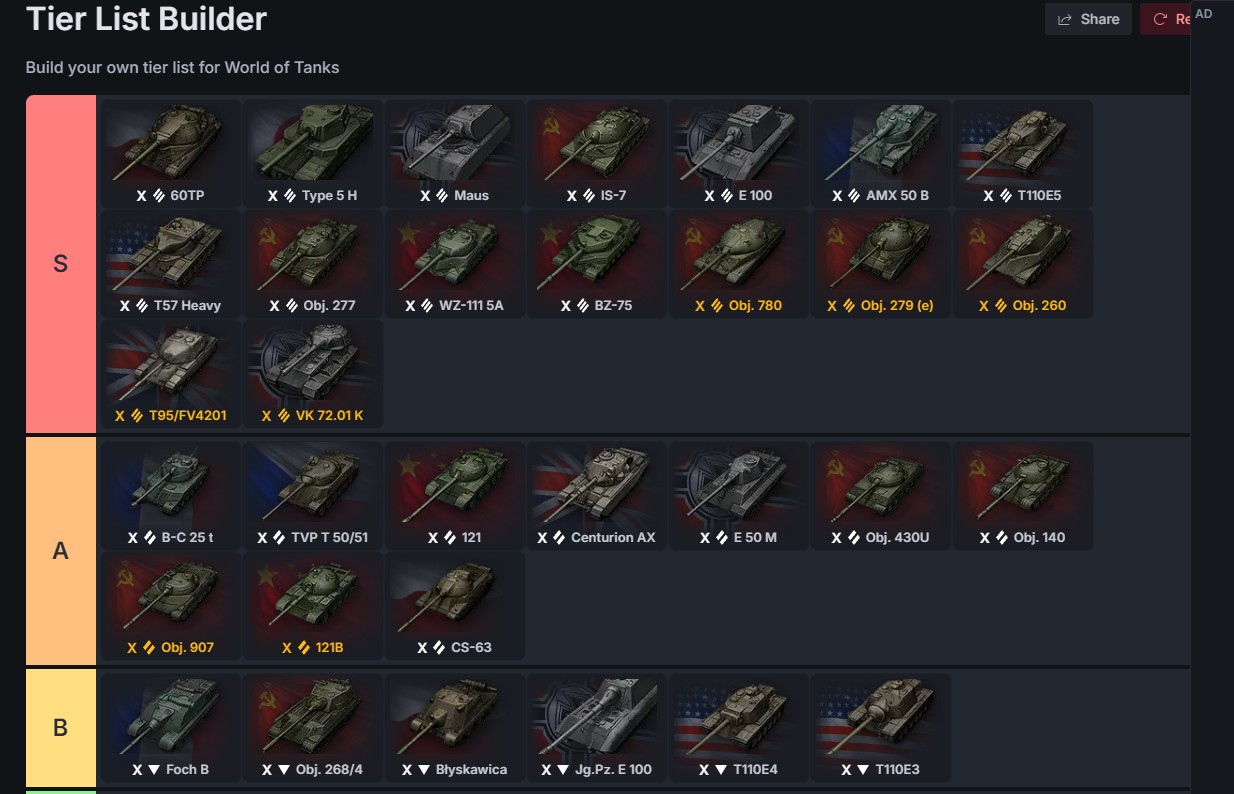The image size is (1234, 794).
Task: Click the B-C 25 t tank card
Action: (x=171, y=495)
